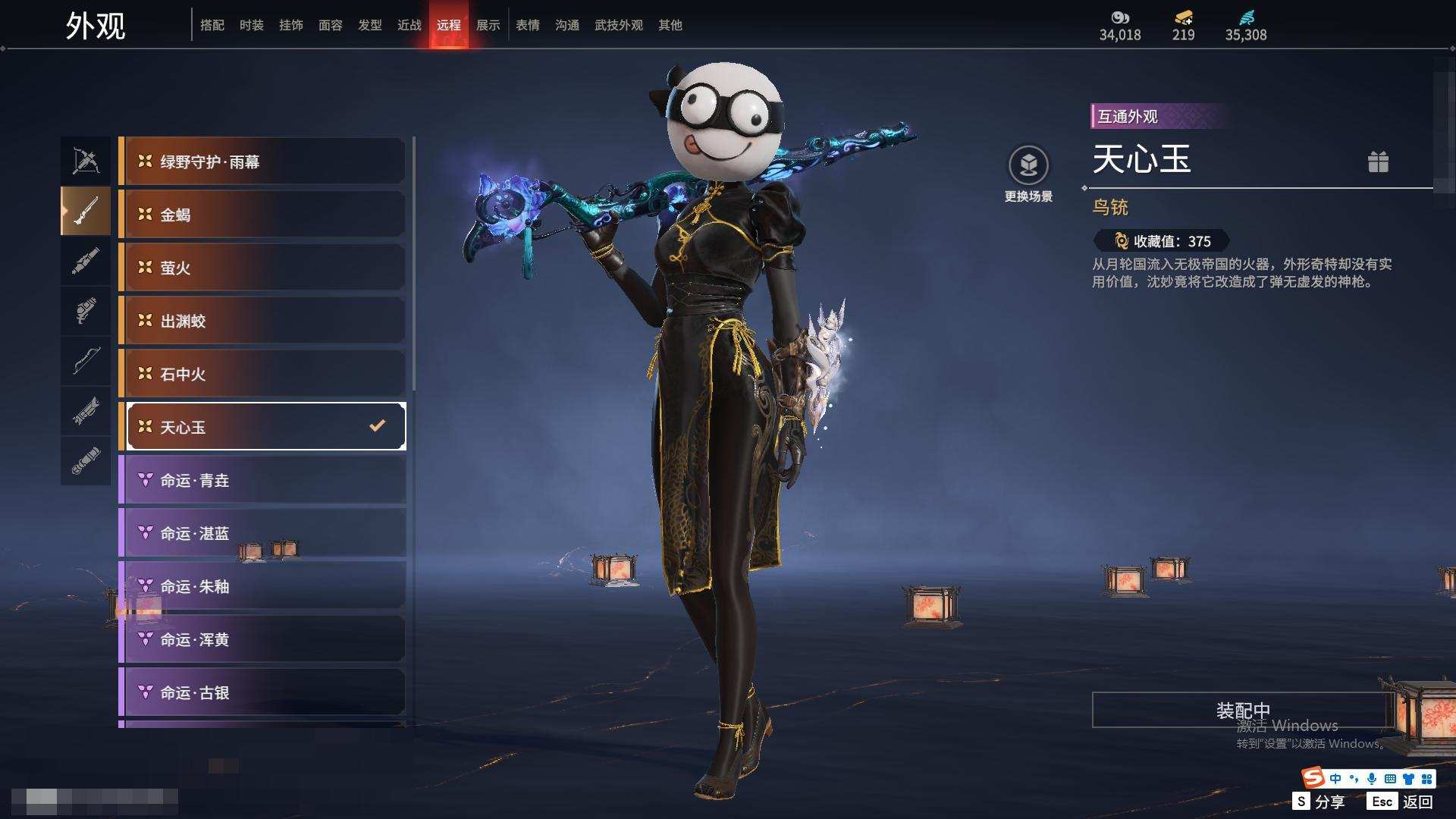1456x819 pixels.
Task: Open the 表情 tab
Action: tap(527, 25)
